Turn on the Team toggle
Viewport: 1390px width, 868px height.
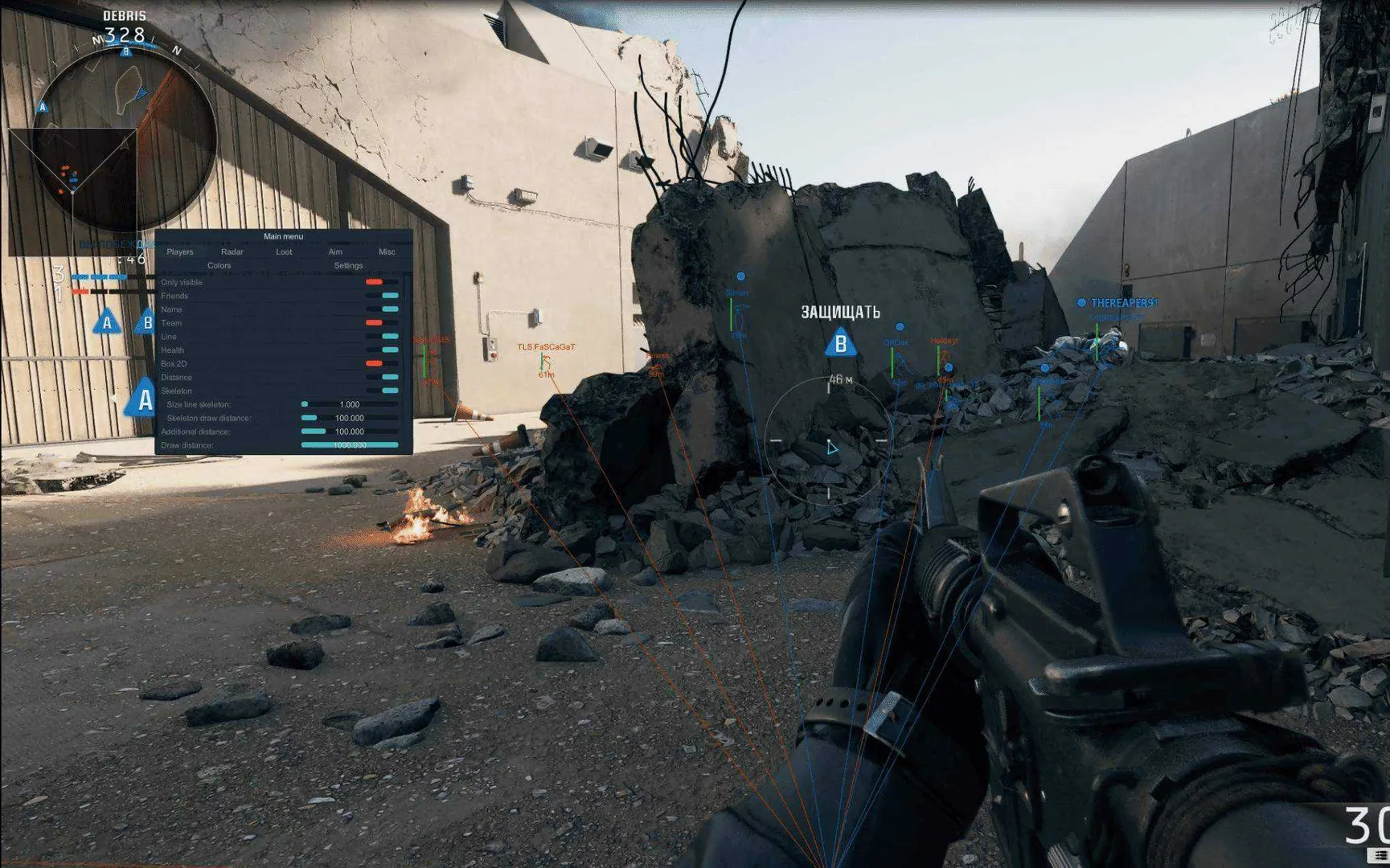click(374, 323)
